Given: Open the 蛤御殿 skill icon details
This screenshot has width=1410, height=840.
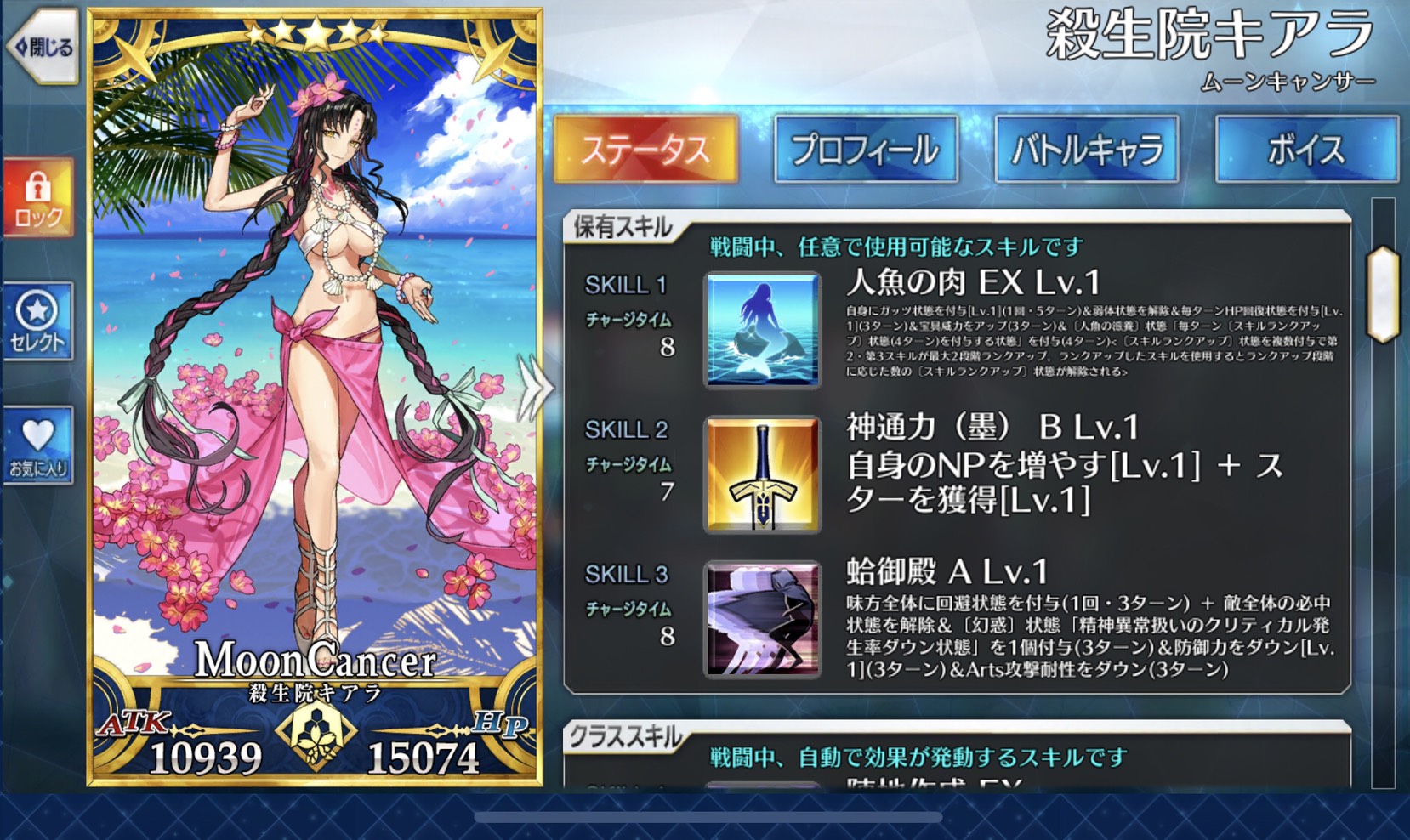Looking at the screenshot, I should pyautogui.click(x=761, y=621).
